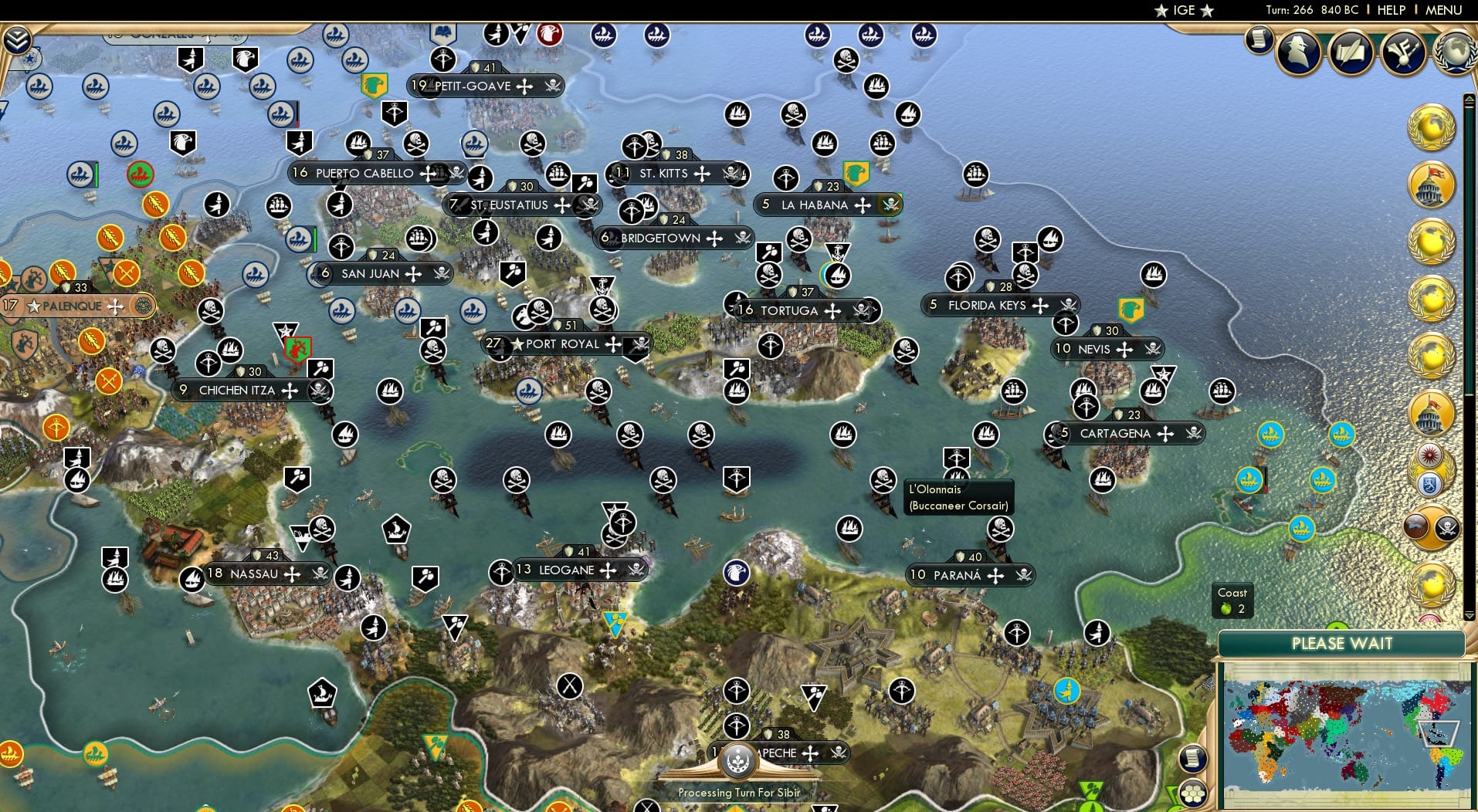Click the topmost golden globe notification bubble

tap(1432, 126)
